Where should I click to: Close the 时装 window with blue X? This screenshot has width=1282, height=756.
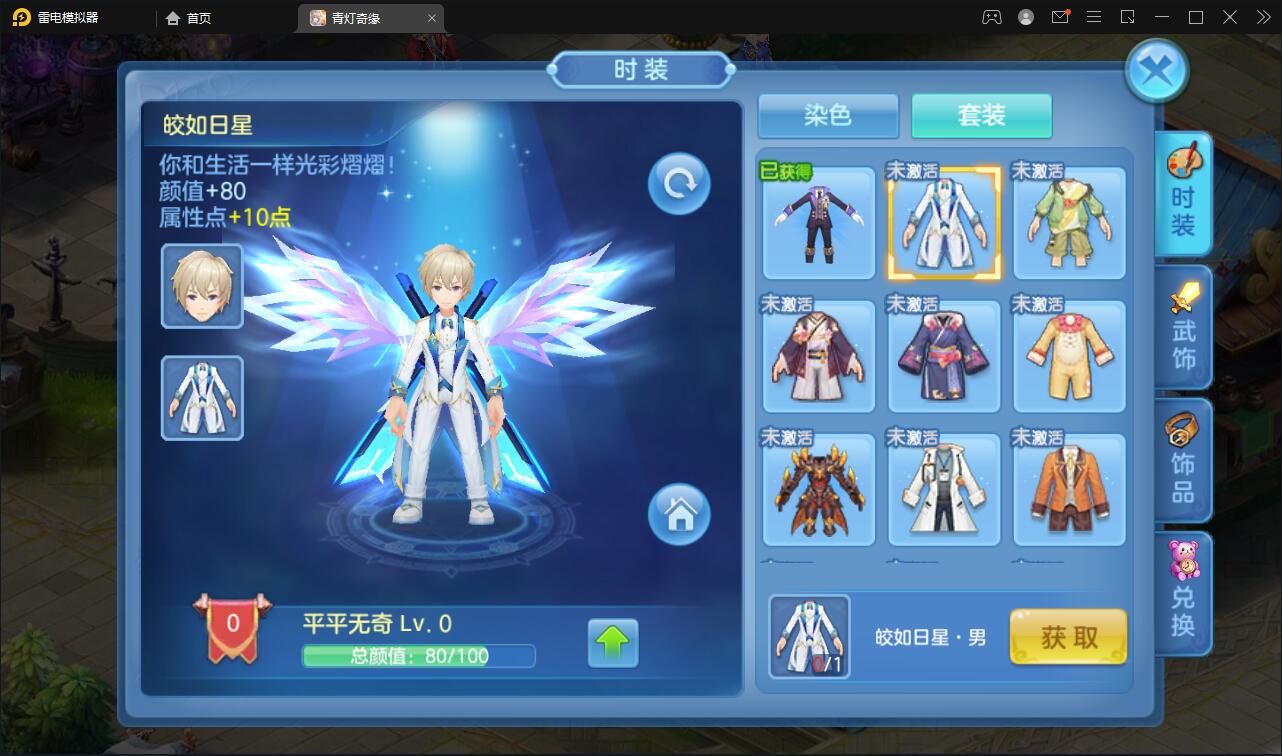pyautogui.click(x=1156, y=68)
